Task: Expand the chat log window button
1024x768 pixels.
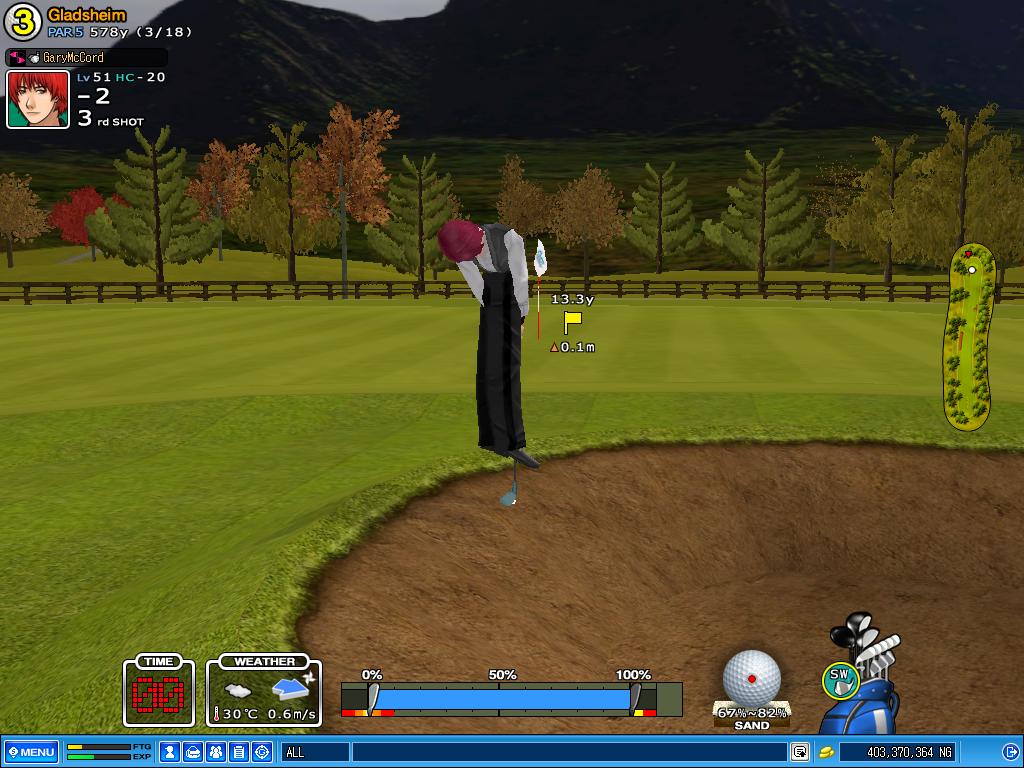Action: [800, 752]
